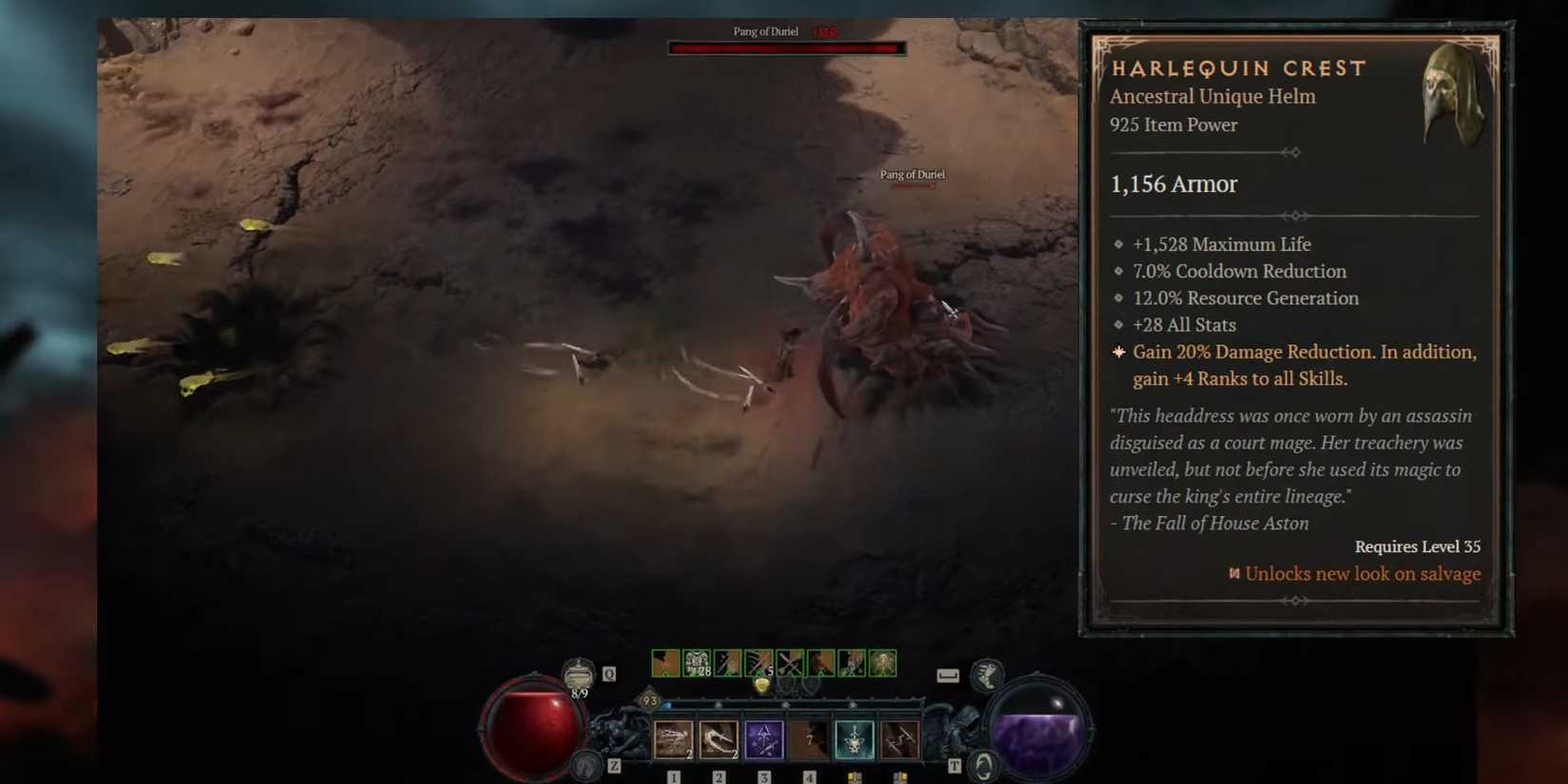This screenshot has height=784, width=1568.
Task: Click the chat keyboard icon right of the buffs
Action: [947, 675]
